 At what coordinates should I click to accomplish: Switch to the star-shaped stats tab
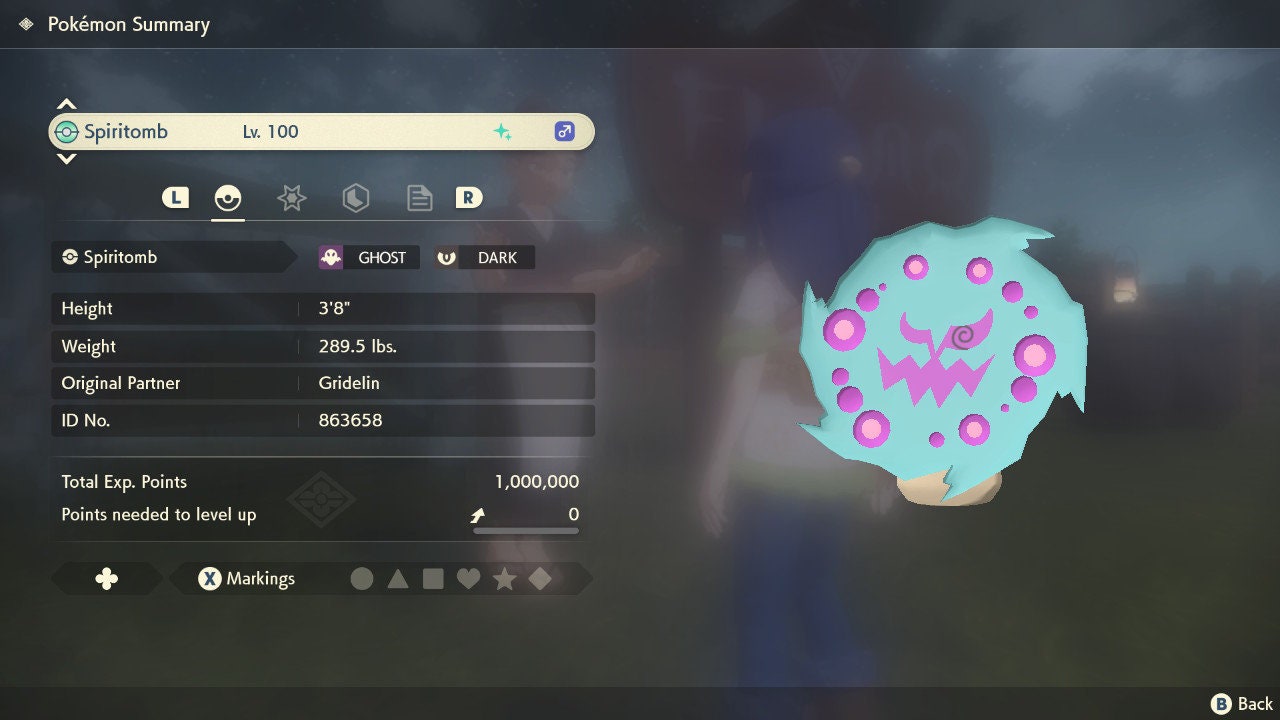click(x=291, y=198)
